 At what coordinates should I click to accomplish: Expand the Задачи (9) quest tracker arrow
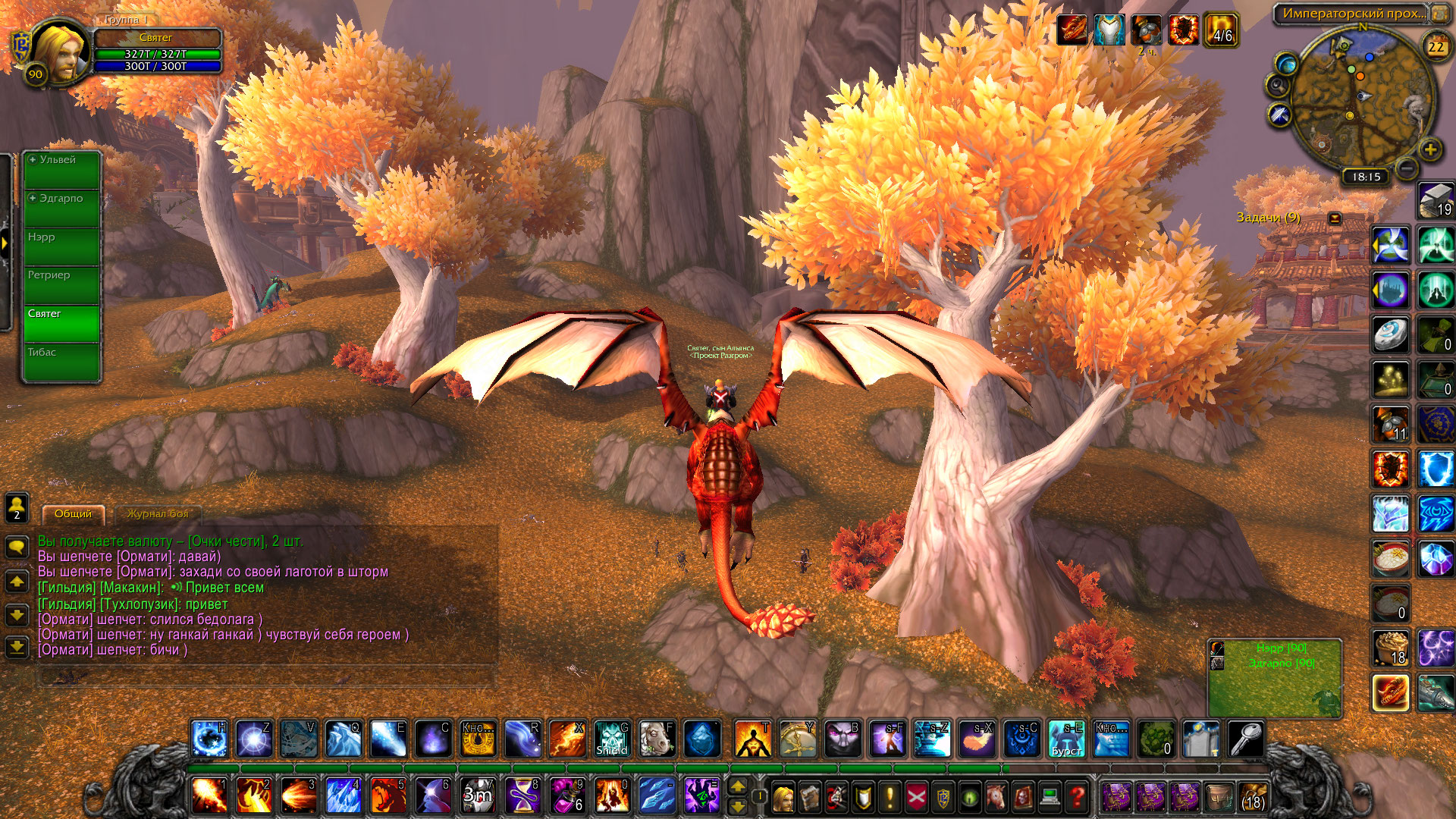tap(1335, 218)
